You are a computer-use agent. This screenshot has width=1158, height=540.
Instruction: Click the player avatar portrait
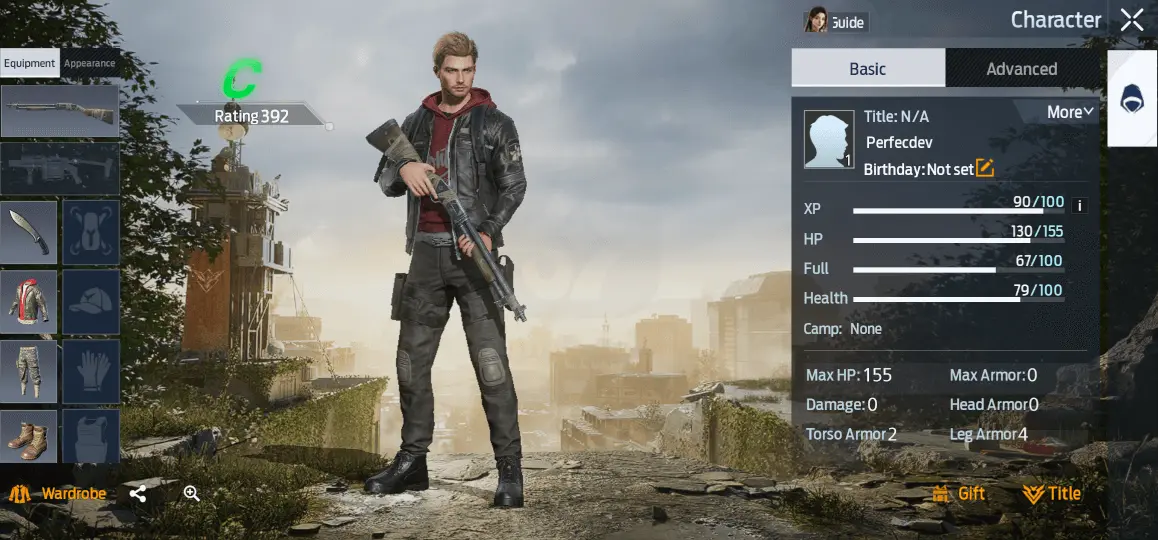[829, 139]
